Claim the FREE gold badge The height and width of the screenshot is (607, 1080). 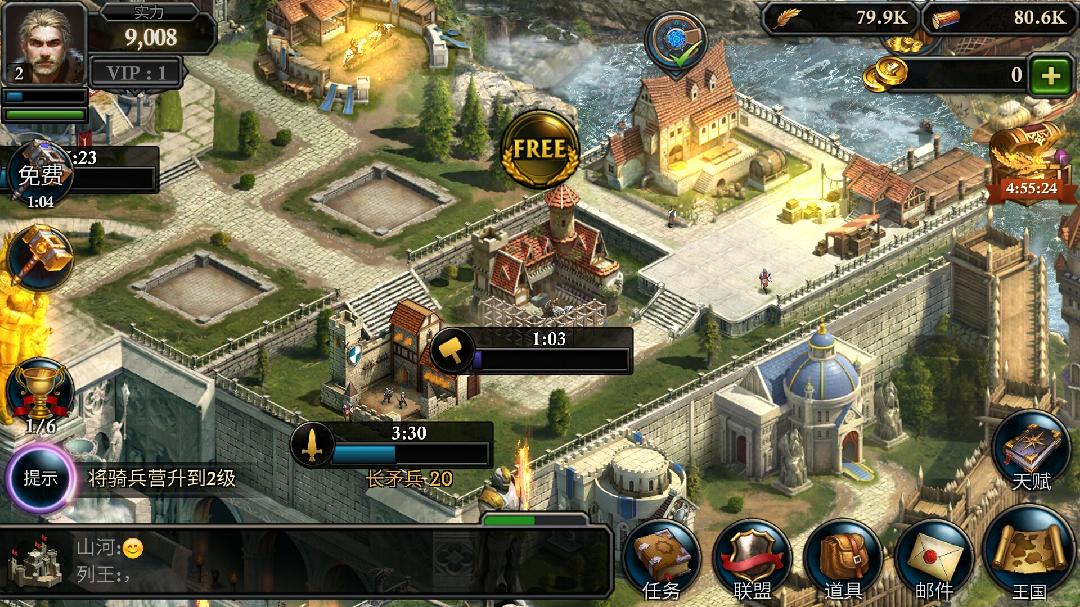(540, 150)
